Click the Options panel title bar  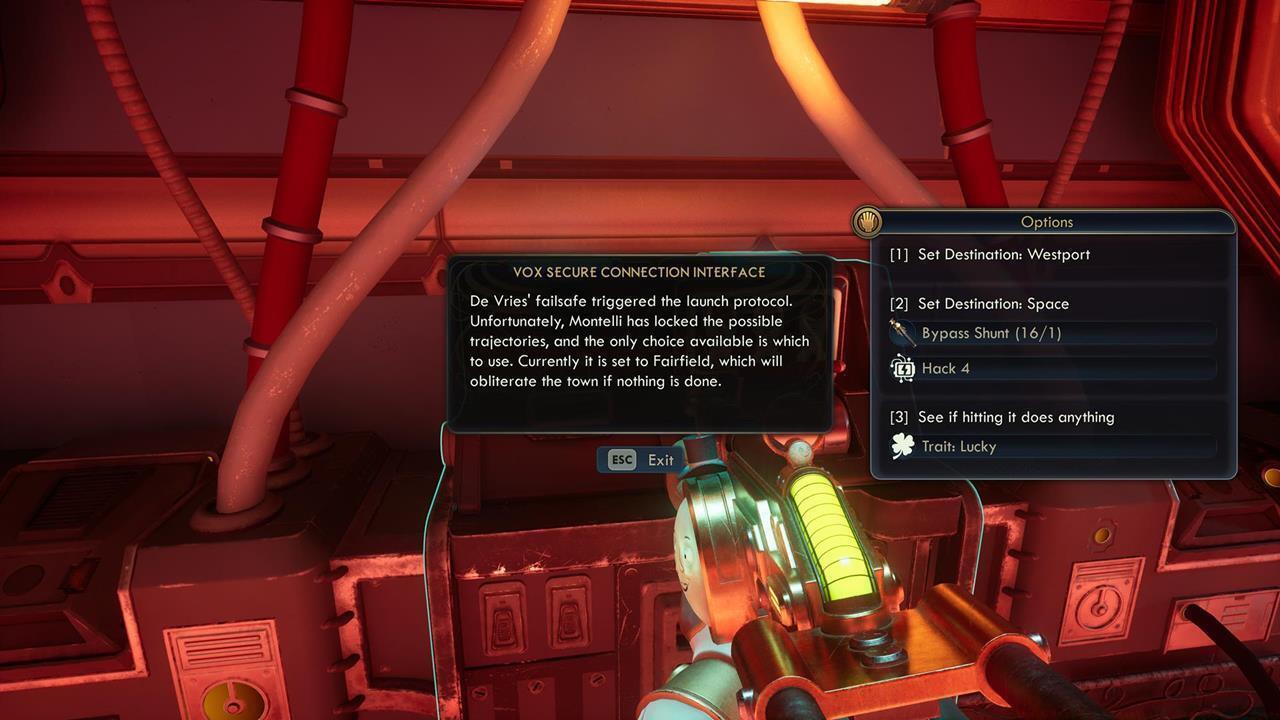[x=1048, y=221]
